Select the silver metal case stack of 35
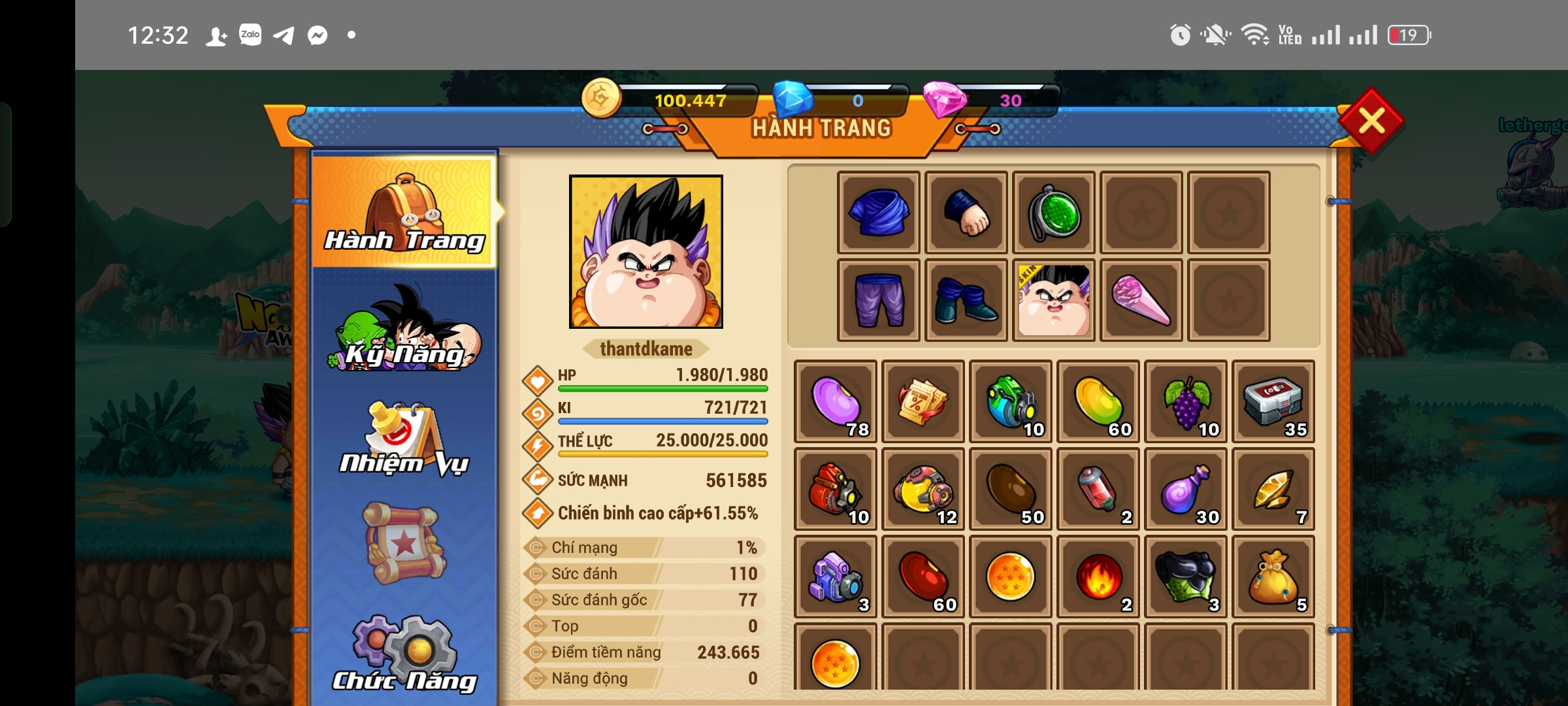 pyautogui.click(x=1273, y=401)
